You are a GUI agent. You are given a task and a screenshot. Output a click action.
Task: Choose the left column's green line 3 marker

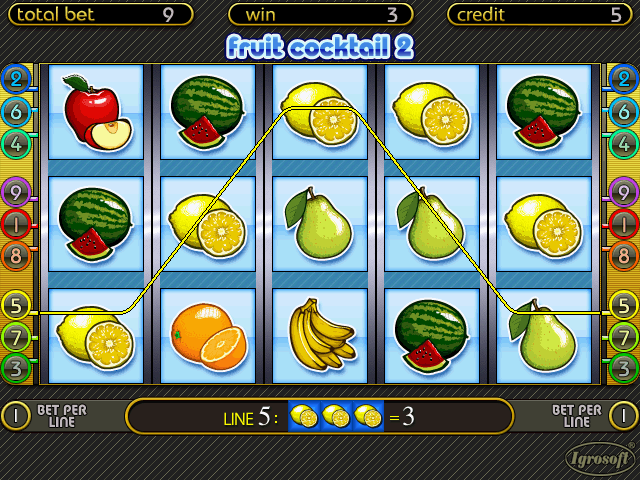click(x=17, y=367)
